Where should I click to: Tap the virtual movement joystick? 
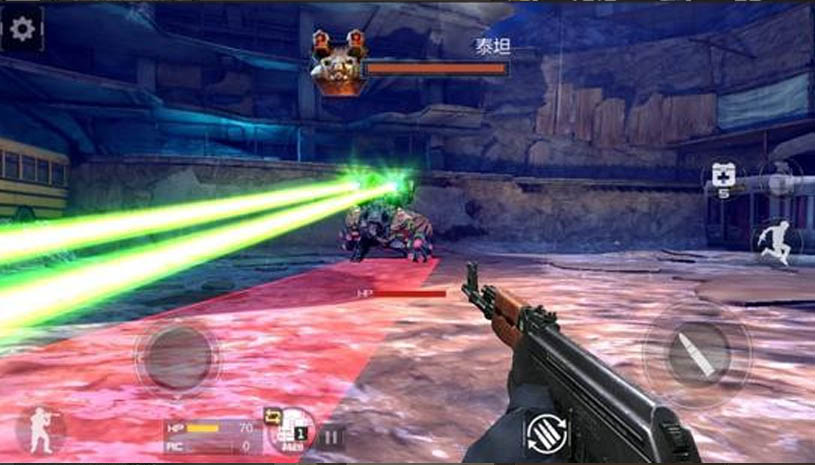click(x=178, y=357)
